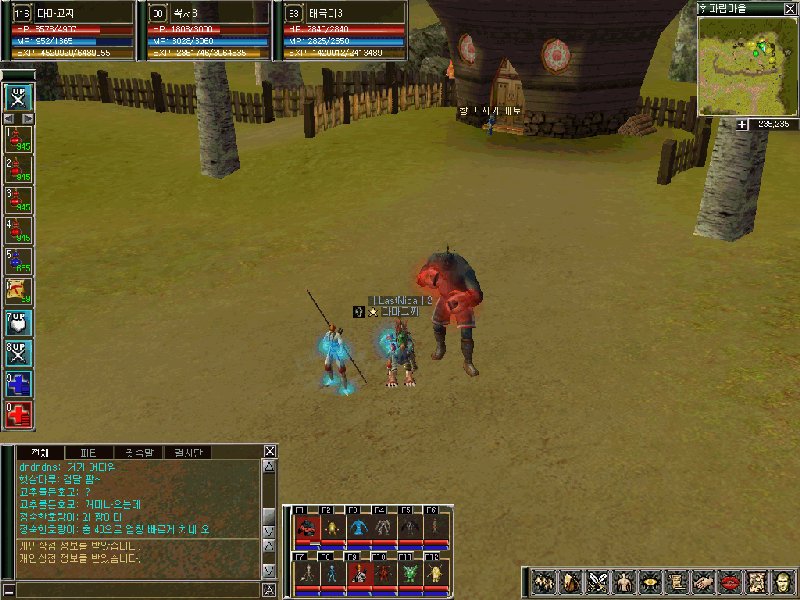The height and width of the screenshot is (600, 800).
Task: Activate slot 7 armor UP skill
Action: coord(20,323)
